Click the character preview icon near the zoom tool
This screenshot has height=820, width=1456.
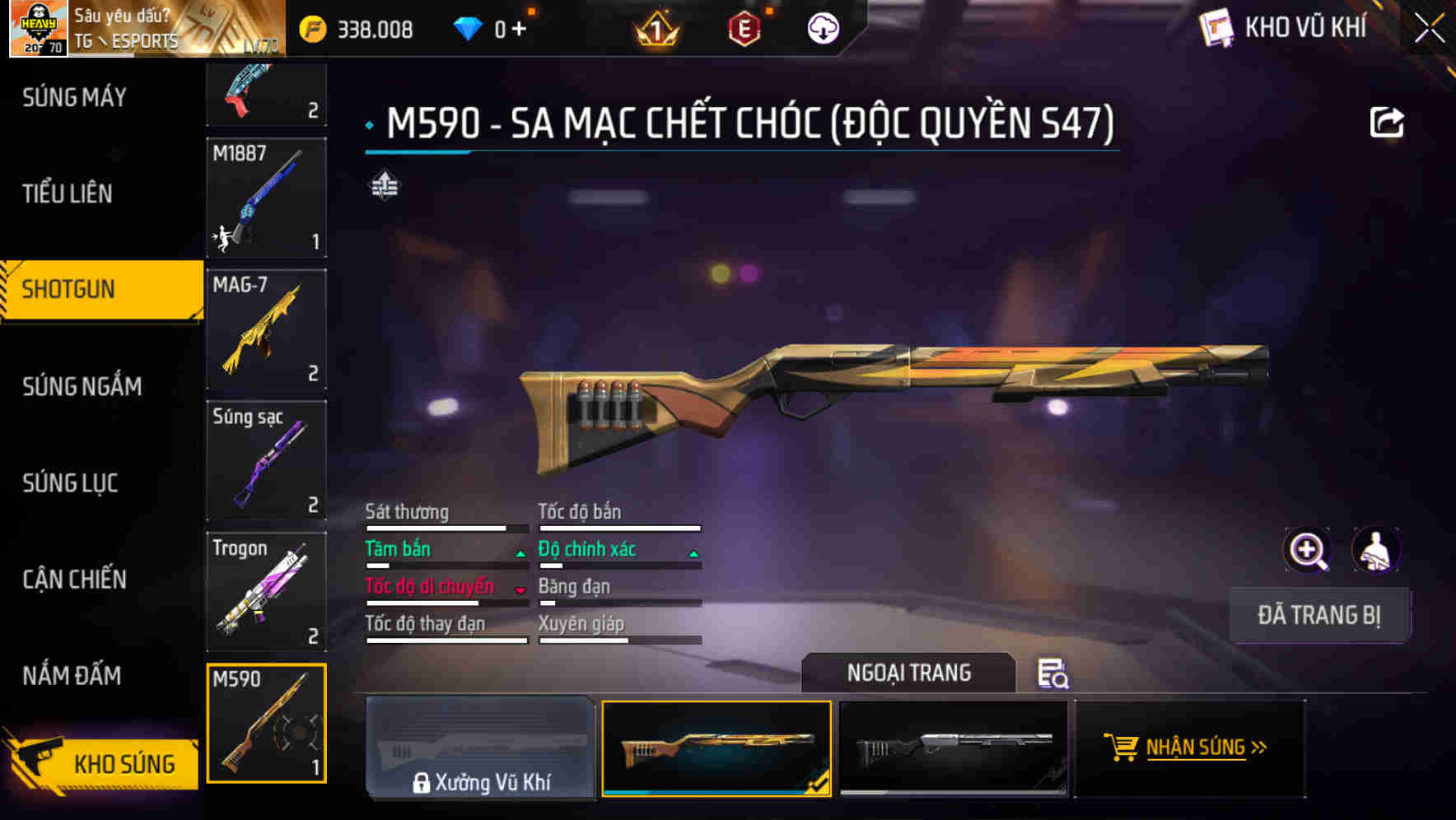click(1377, 549)
